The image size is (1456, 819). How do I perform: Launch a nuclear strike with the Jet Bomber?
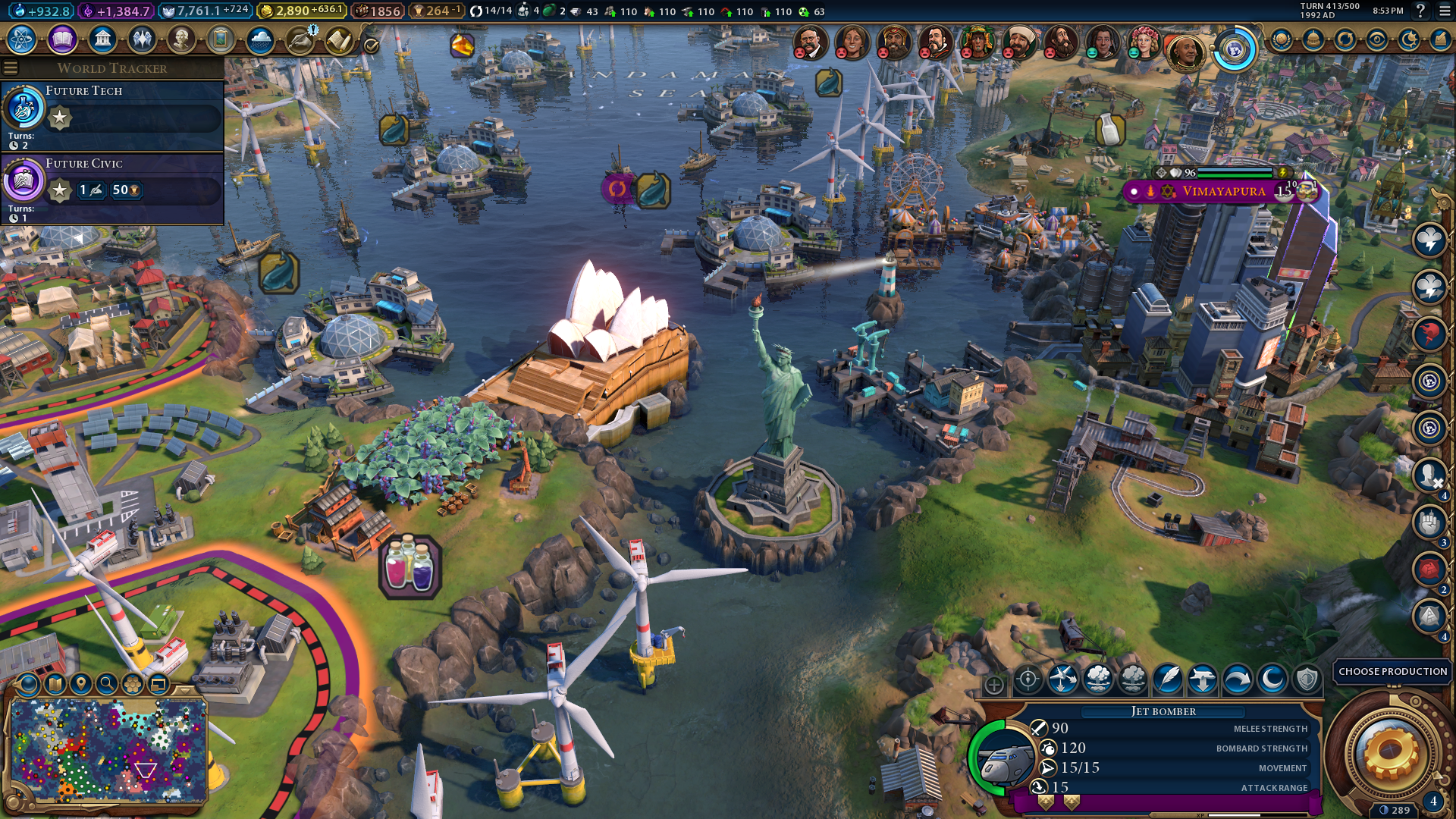click(1097, 679)
